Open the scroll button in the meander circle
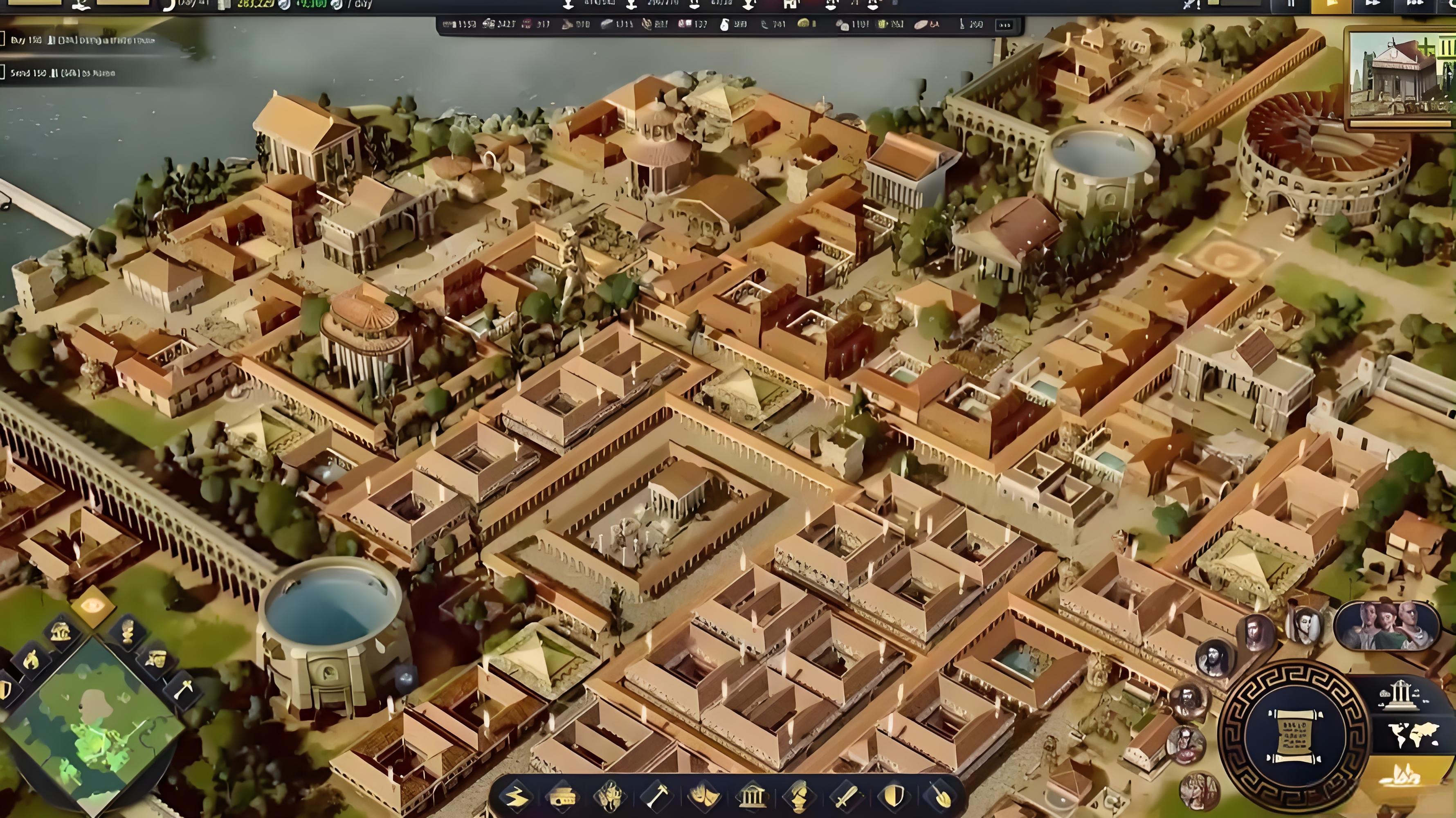The height and width of the screenshot is (818, 1456). (x=1294, y=735)
